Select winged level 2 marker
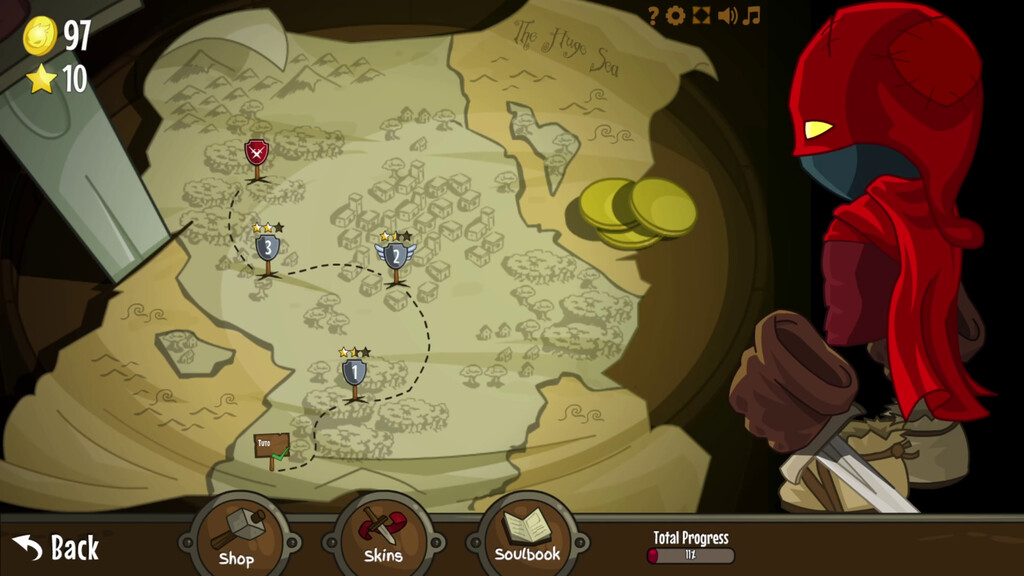This screenshot has width=1024, height=576. 396,256
